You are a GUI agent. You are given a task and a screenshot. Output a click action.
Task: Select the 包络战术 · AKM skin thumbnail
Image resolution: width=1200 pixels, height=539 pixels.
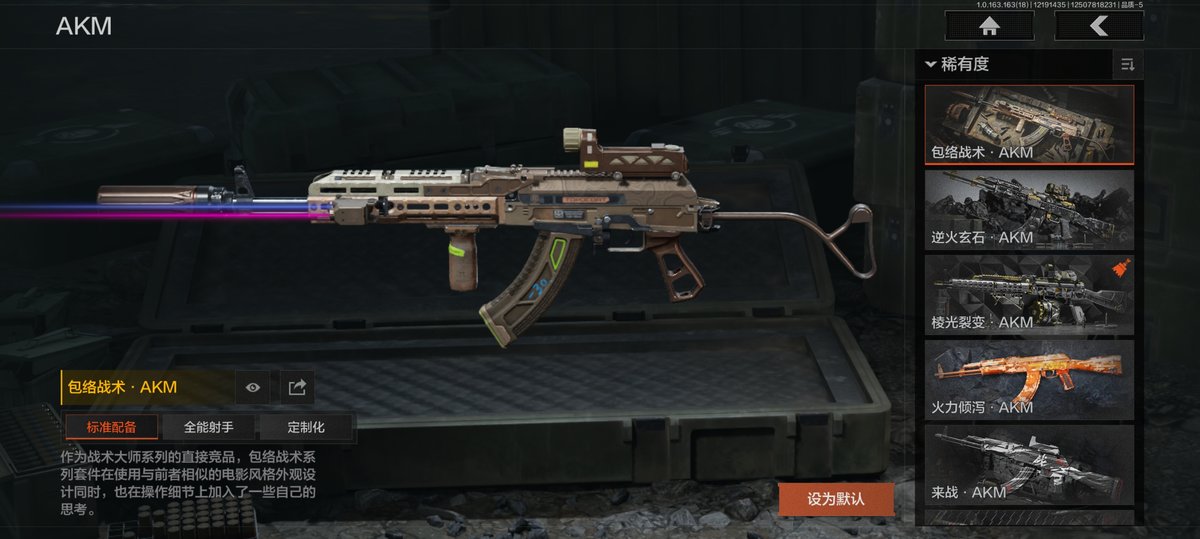1029,124
